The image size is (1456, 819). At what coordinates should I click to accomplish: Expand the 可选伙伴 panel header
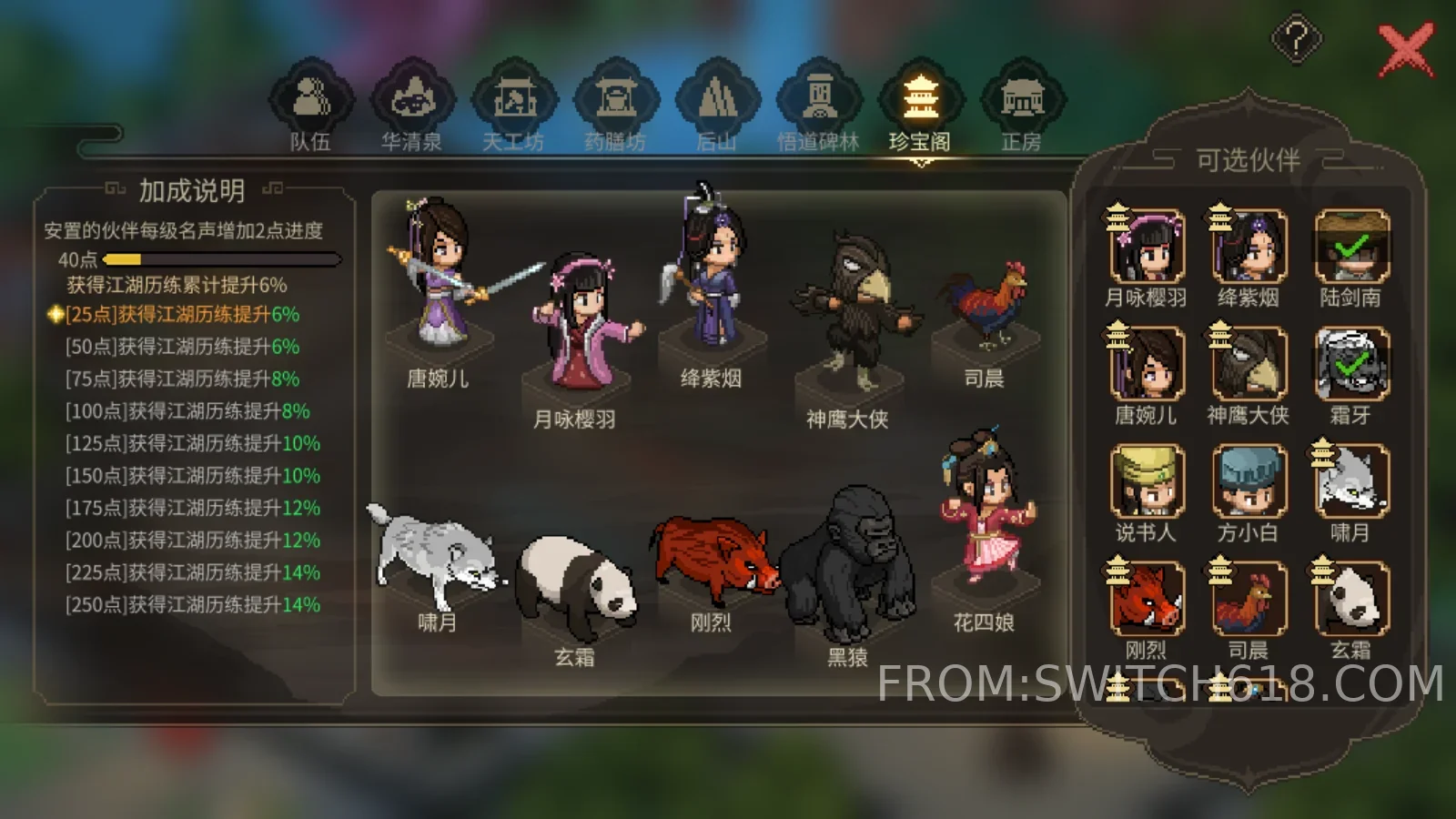click(x=1251, y=157)
